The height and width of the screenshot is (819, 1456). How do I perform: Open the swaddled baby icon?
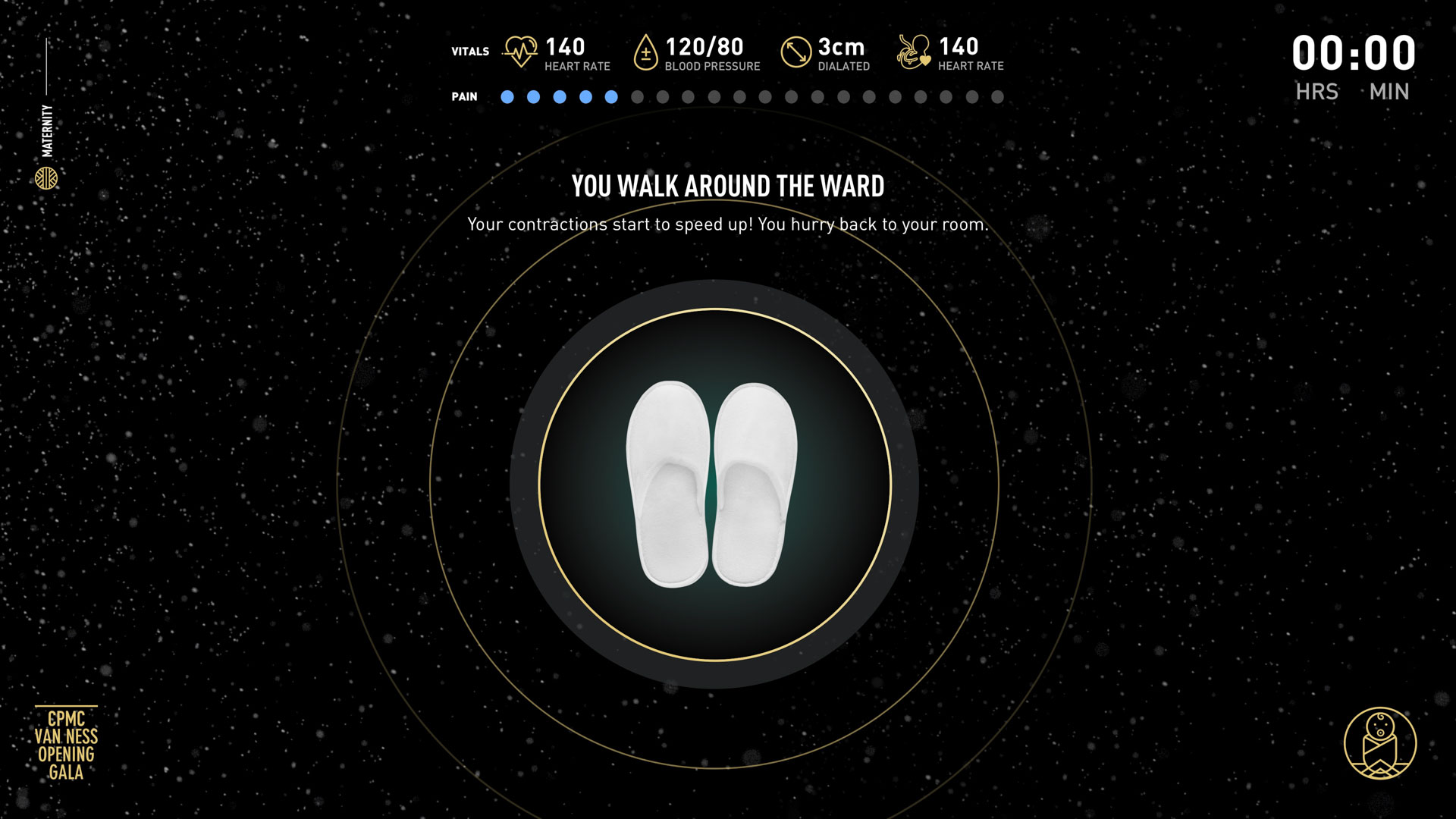tap(1379, 743)
